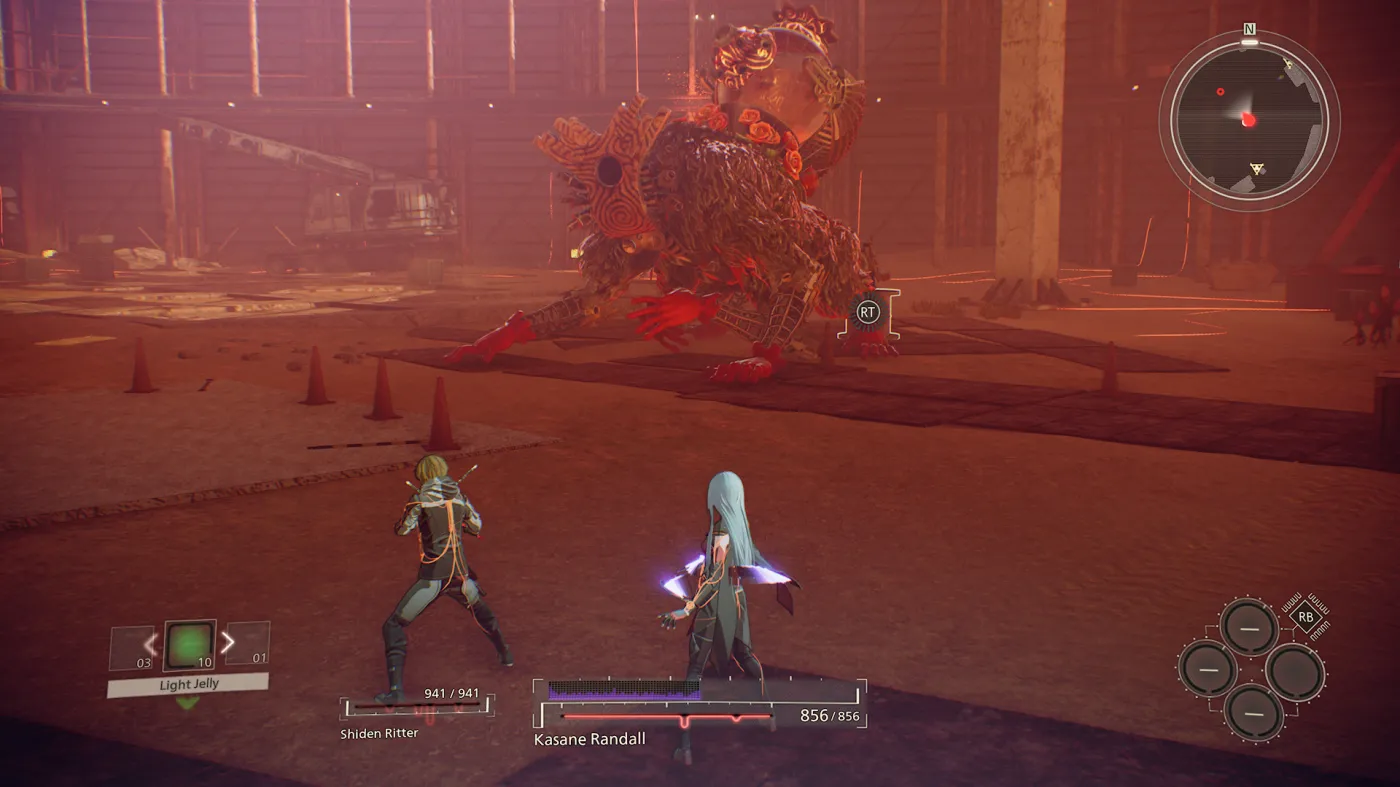Toggle the empty item slot showing 01
Viewport: 1400px width, 787px height.
[248, 643]
